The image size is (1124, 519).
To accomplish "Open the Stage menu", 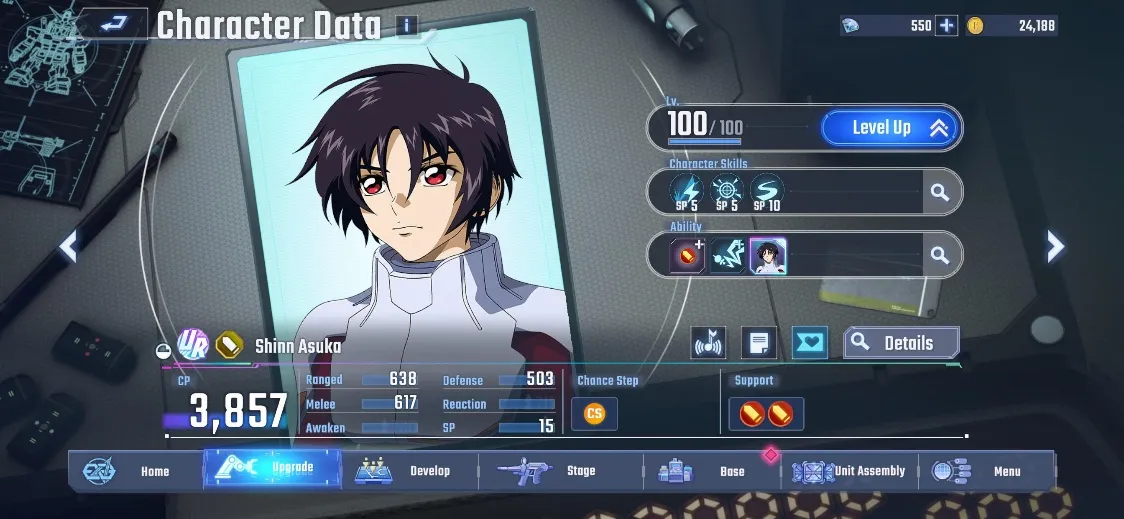I will pos(560,471).
